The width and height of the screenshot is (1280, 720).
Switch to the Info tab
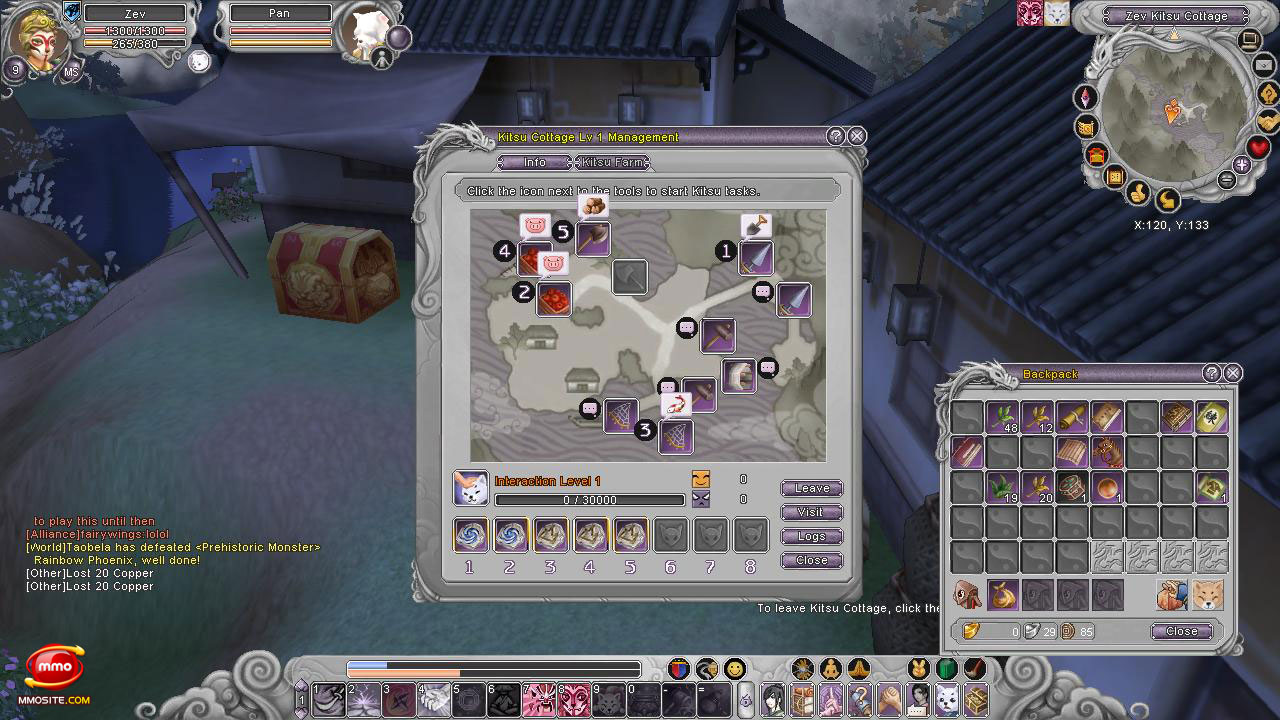point(535,162)
